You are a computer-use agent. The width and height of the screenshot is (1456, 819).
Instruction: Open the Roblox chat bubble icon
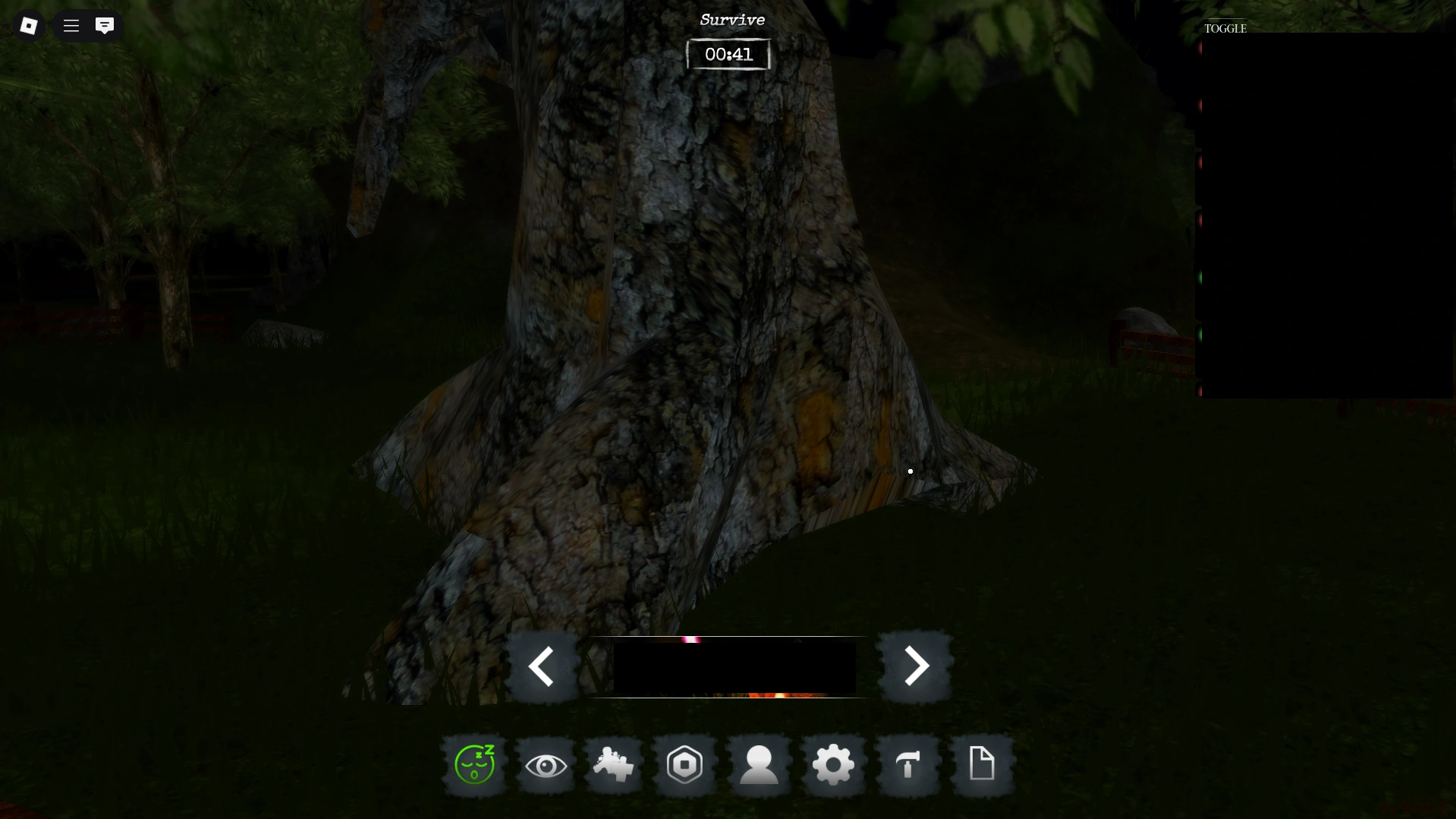tap(105, 26)
